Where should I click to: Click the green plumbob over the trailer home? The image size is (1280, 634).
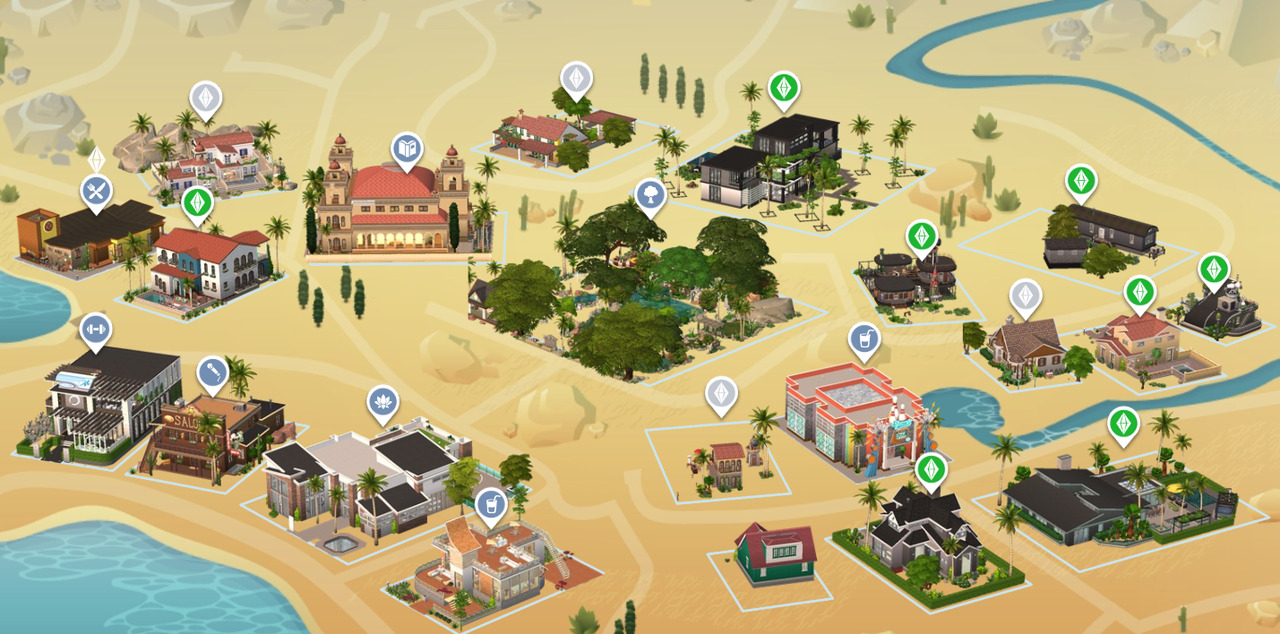click(x=1080, y=181)
